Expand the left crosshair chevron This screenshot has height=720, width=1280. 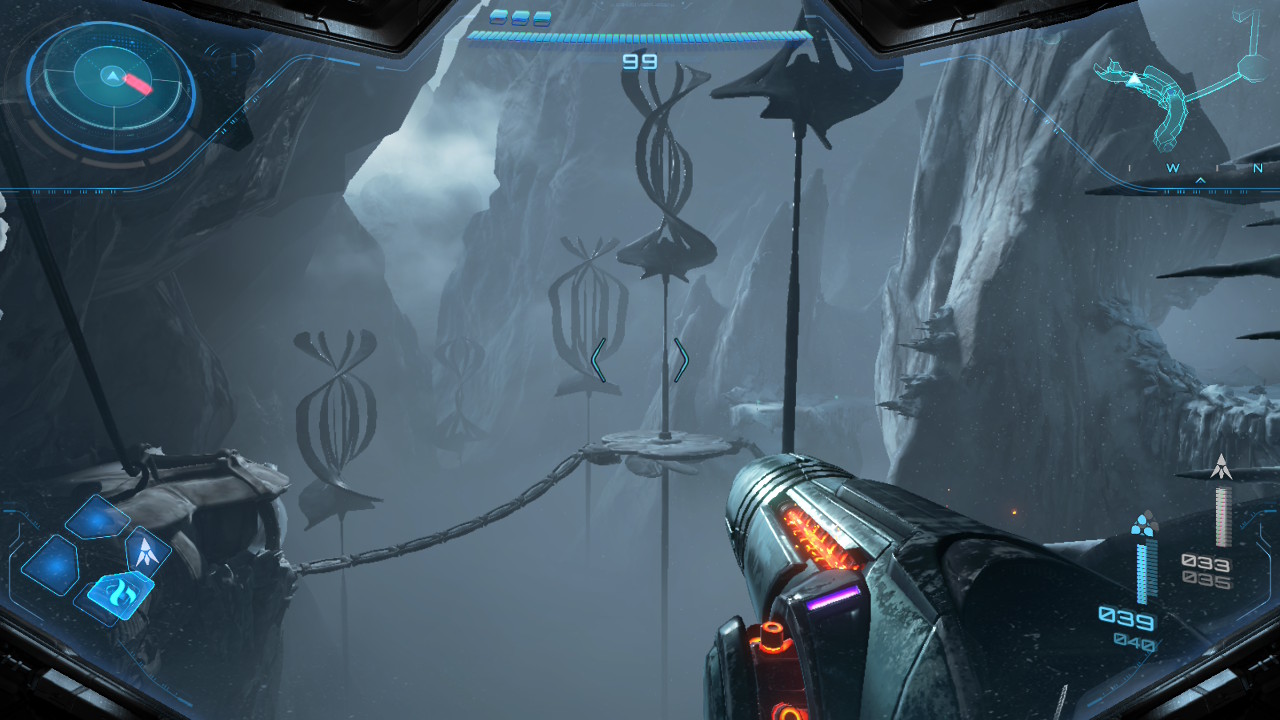coord(598,362)
